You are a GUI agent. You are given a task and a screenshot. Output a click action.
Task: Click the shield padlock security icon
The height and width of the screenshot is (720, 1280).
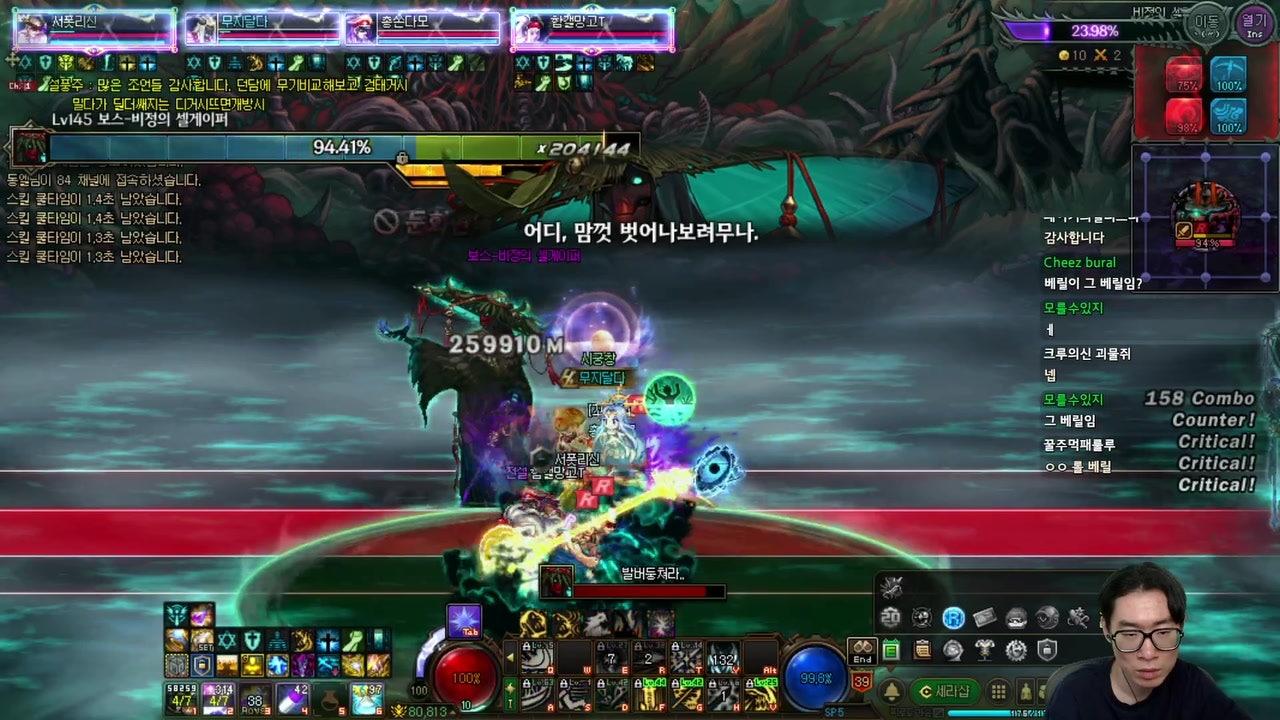1047,651
